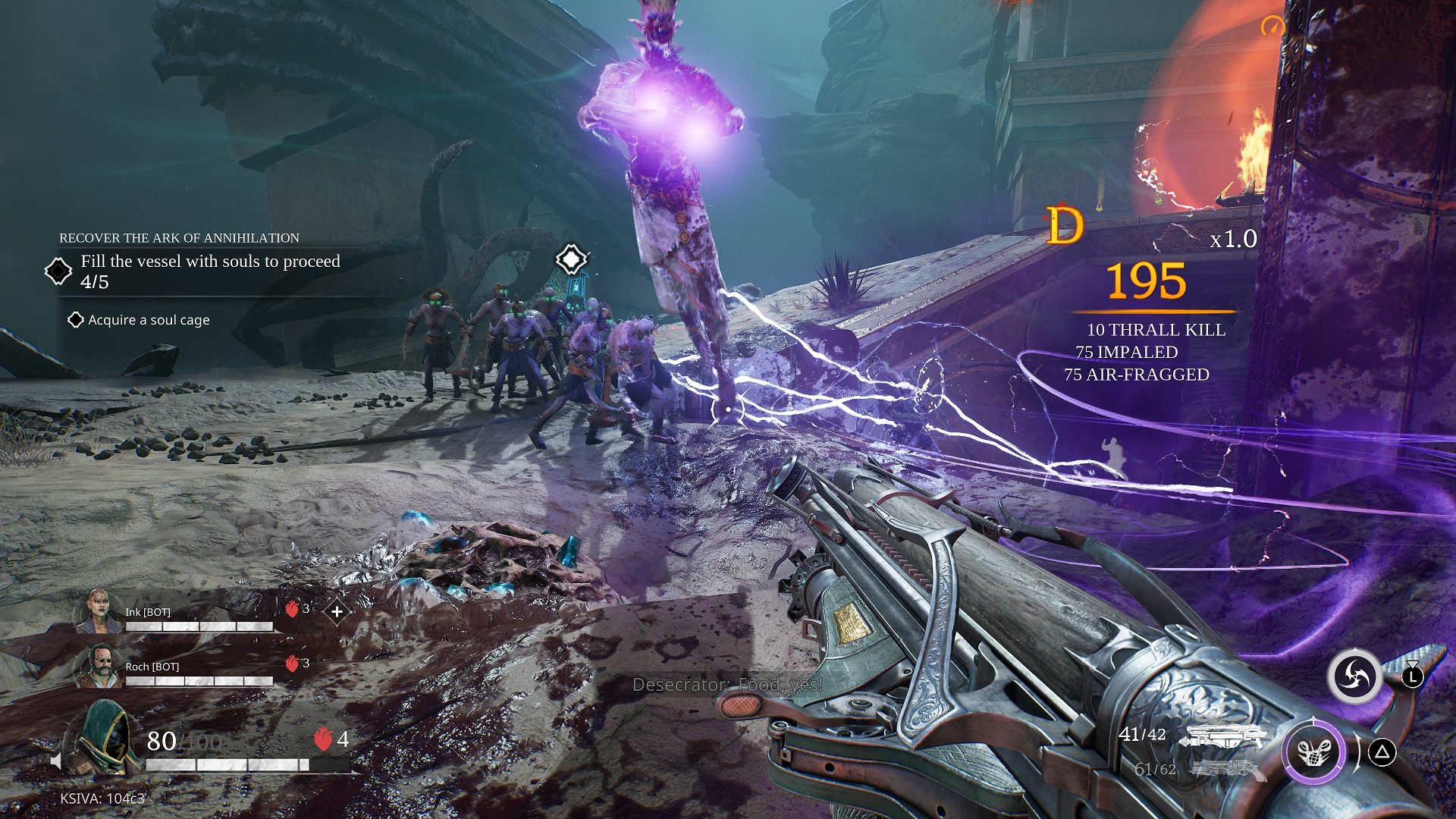This screenshot has width=1456, height=819.
Task: Switch to the dimmed secondary weapon icon
Action: tap(1227, 770)
